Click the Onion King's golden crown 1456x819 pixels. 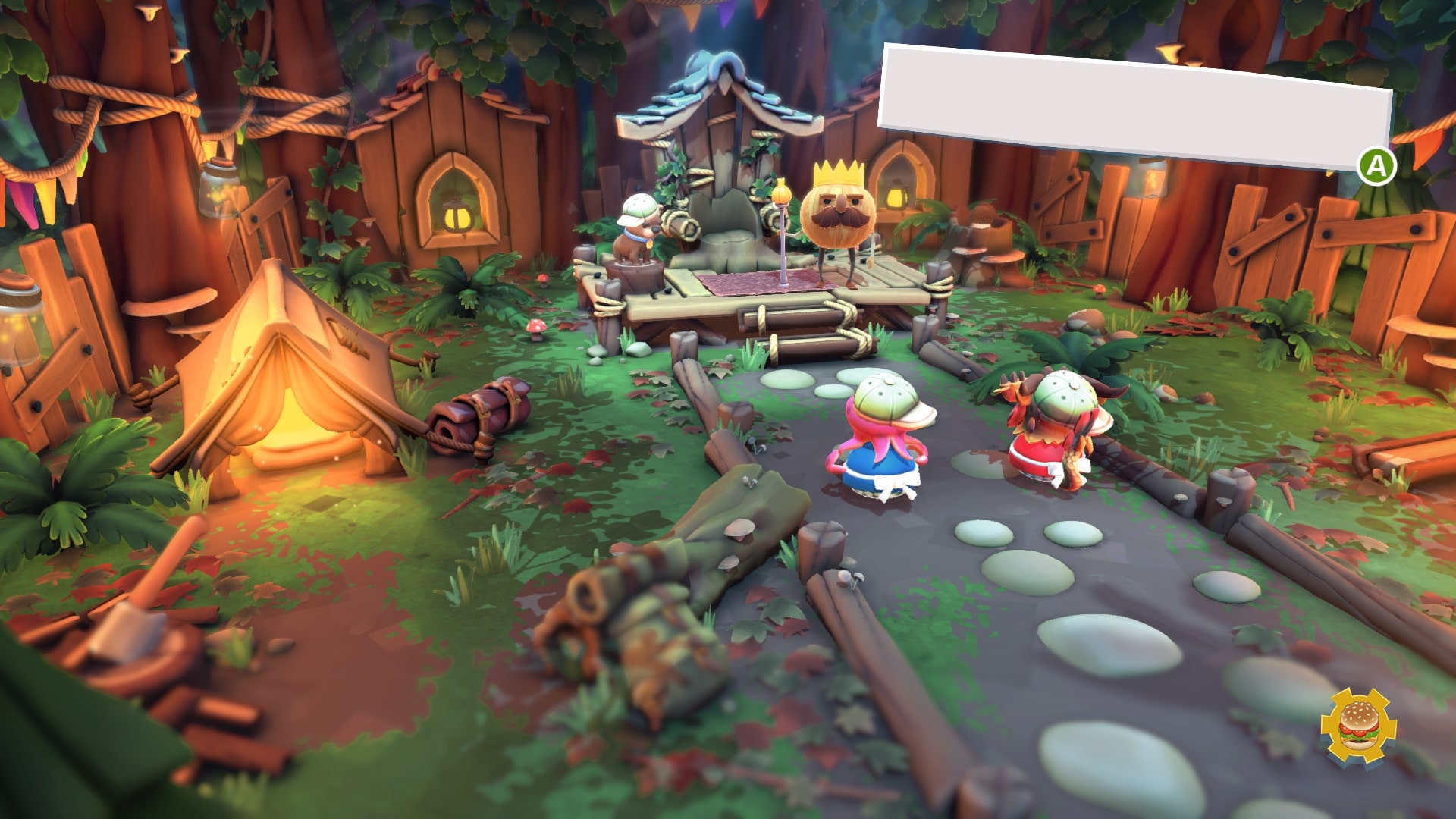tap(839, 171)
